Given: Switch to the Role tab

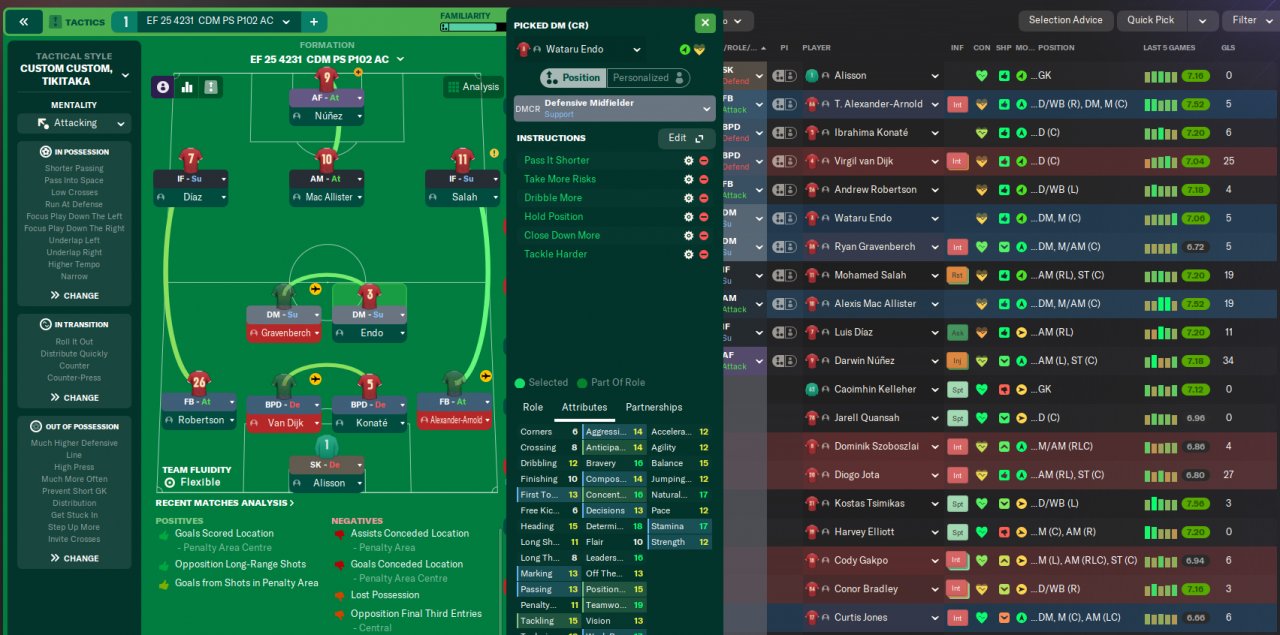Looking at the screenshot, I should click(x=533, y=407).
